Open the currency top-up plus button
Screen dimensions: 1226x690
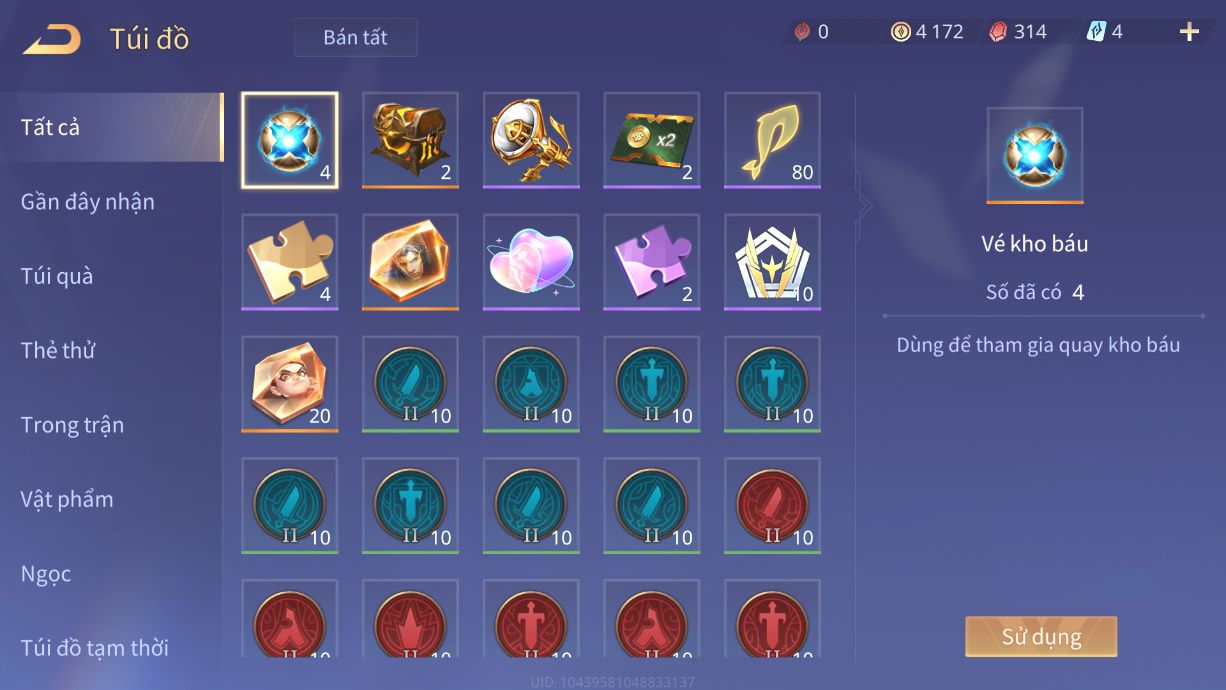(1189, 32)
